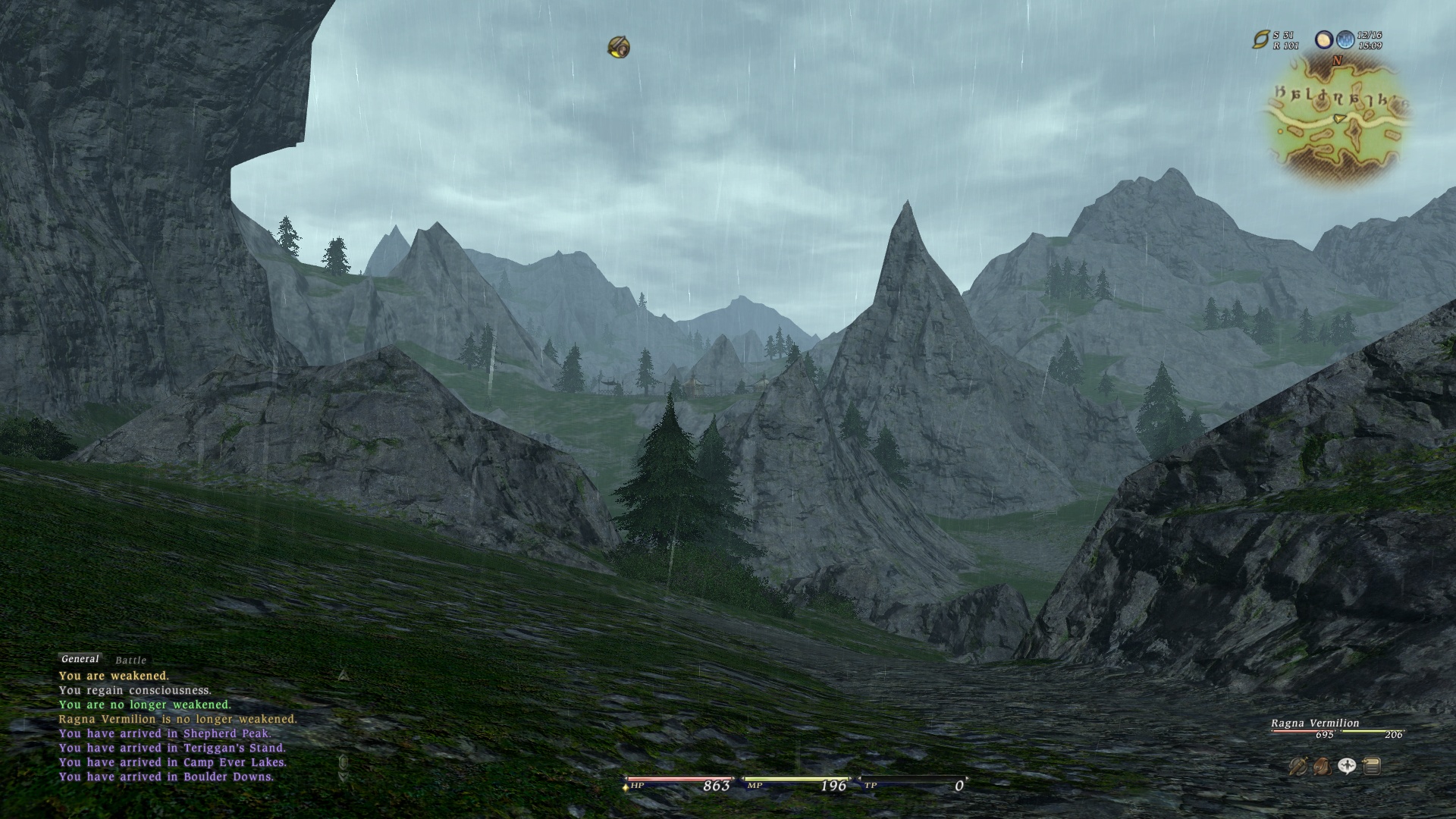
Task: Click the moon phase icon
Action: click(1324, 39)
